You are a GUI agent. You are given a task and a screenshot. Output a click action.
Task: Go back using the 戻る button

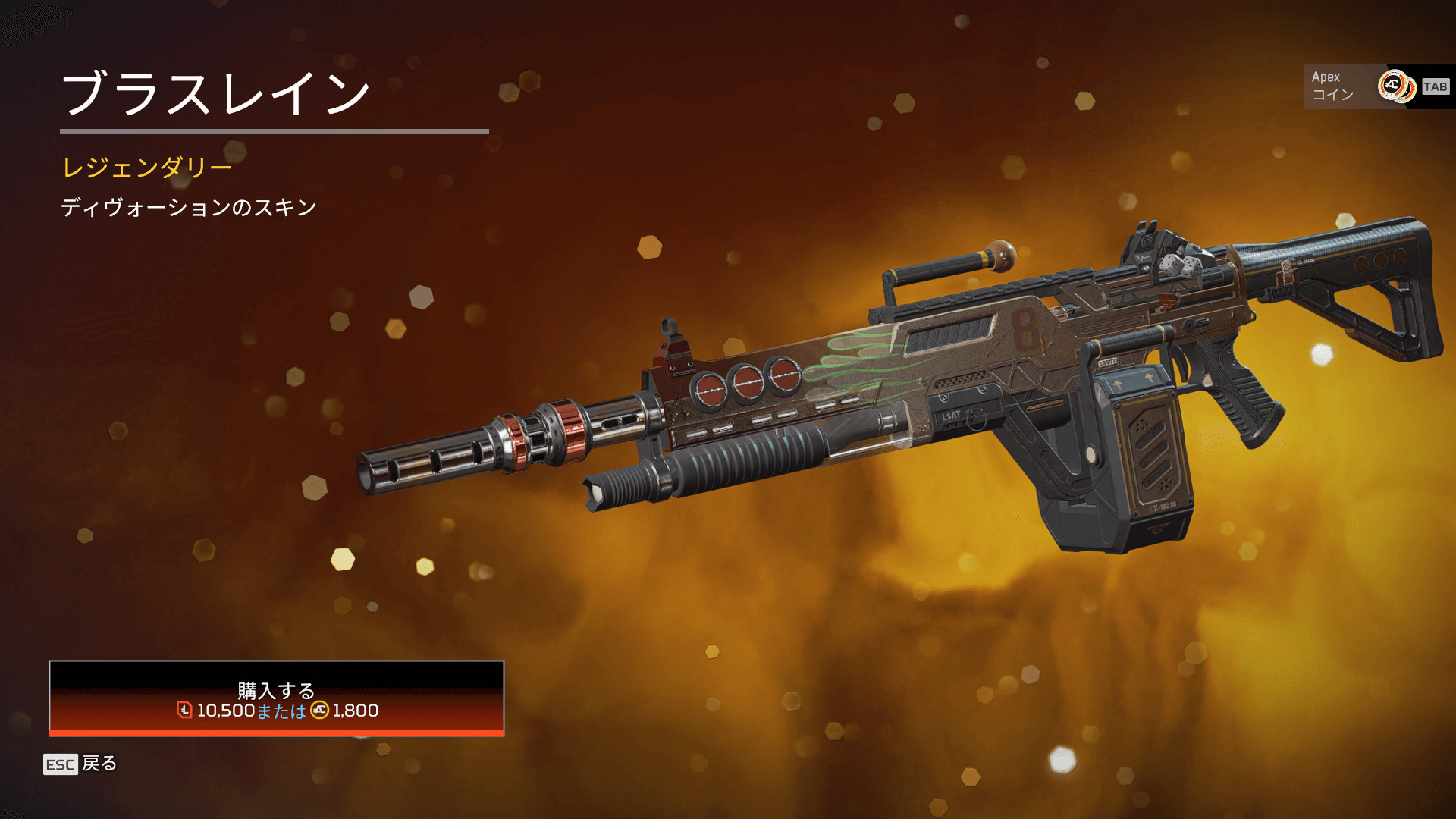click(x=80, y=764)
